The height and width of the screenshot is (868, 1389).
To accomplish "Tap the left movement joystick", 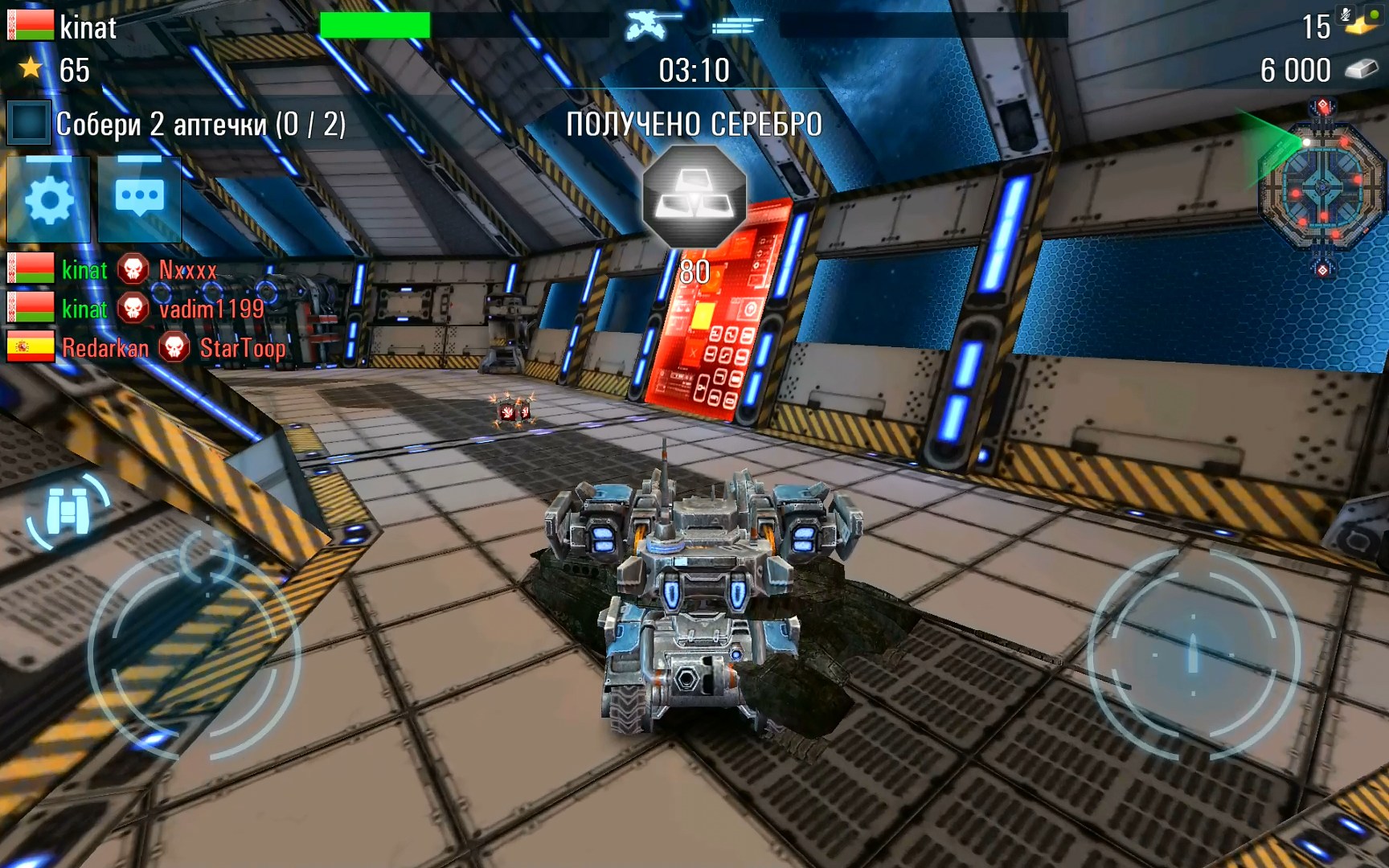I will tap(194, 653).
